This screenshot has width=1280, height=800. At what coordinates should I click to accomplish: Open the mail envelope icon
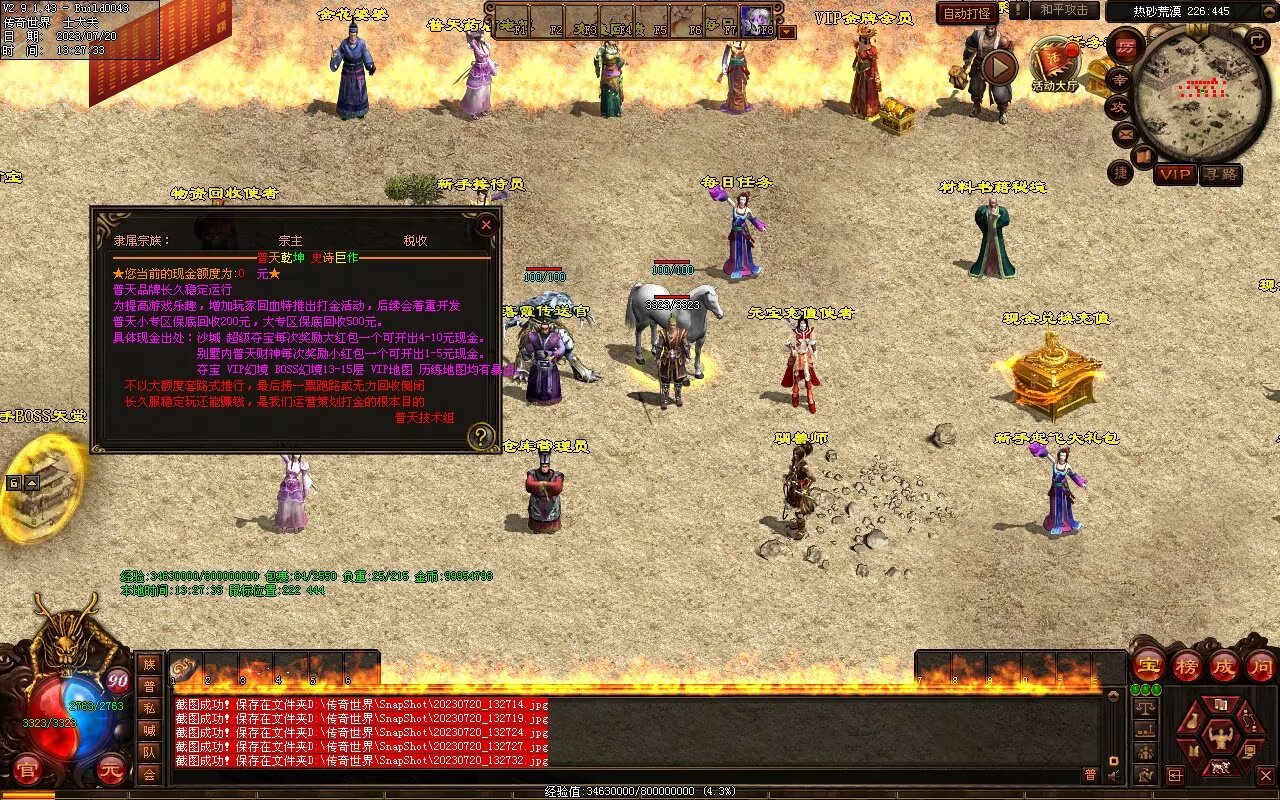click(1125, 133)
